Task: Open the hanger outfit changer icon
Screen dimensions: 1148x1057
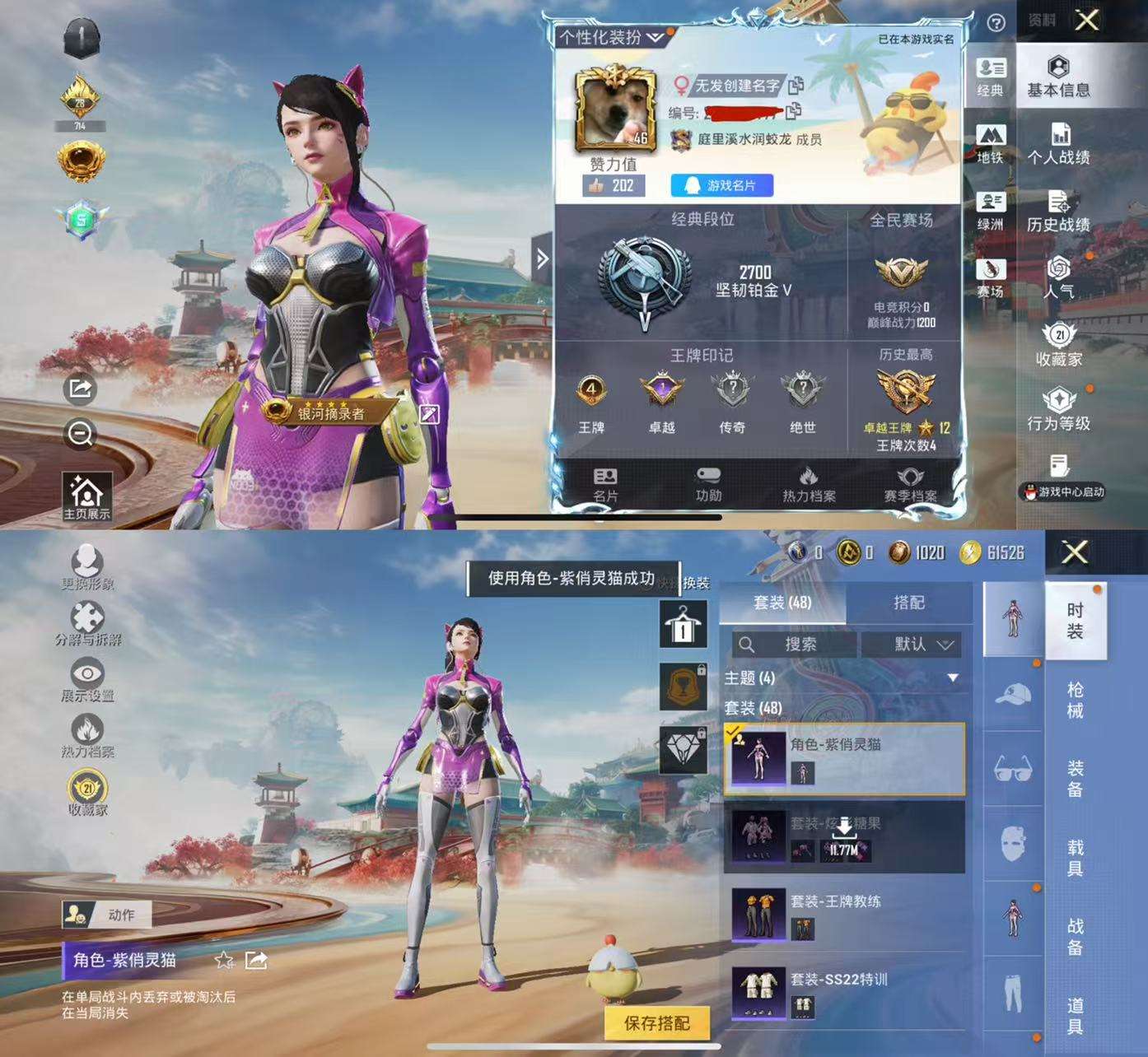Action: click(x=684, y=624)
